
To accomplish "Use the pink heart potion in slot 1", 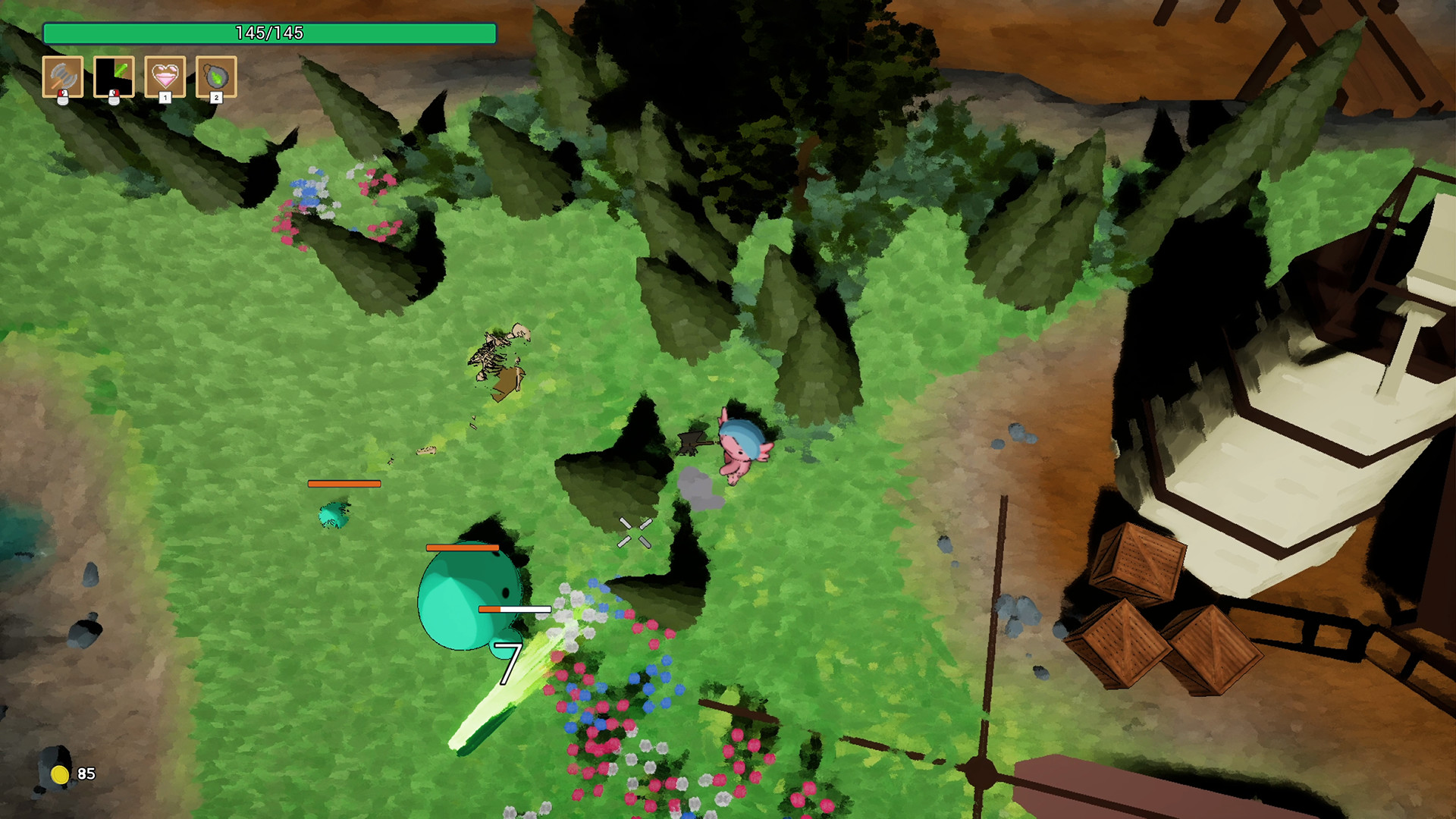I will (165, 76).
